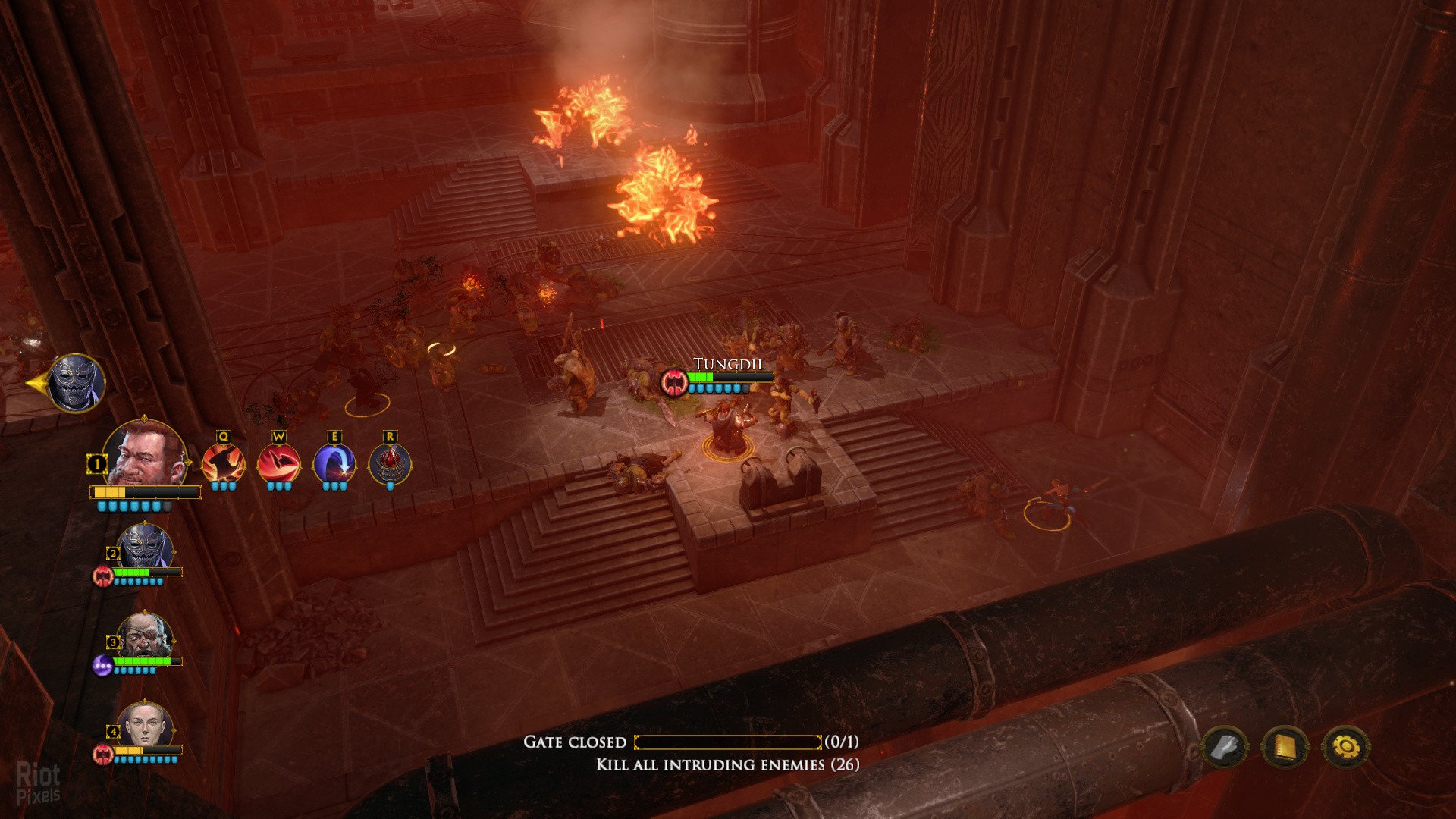The height and width of the screenshot is (819, 1456).
Task: Open the golden journal book
Action: tap(1285, 748)
